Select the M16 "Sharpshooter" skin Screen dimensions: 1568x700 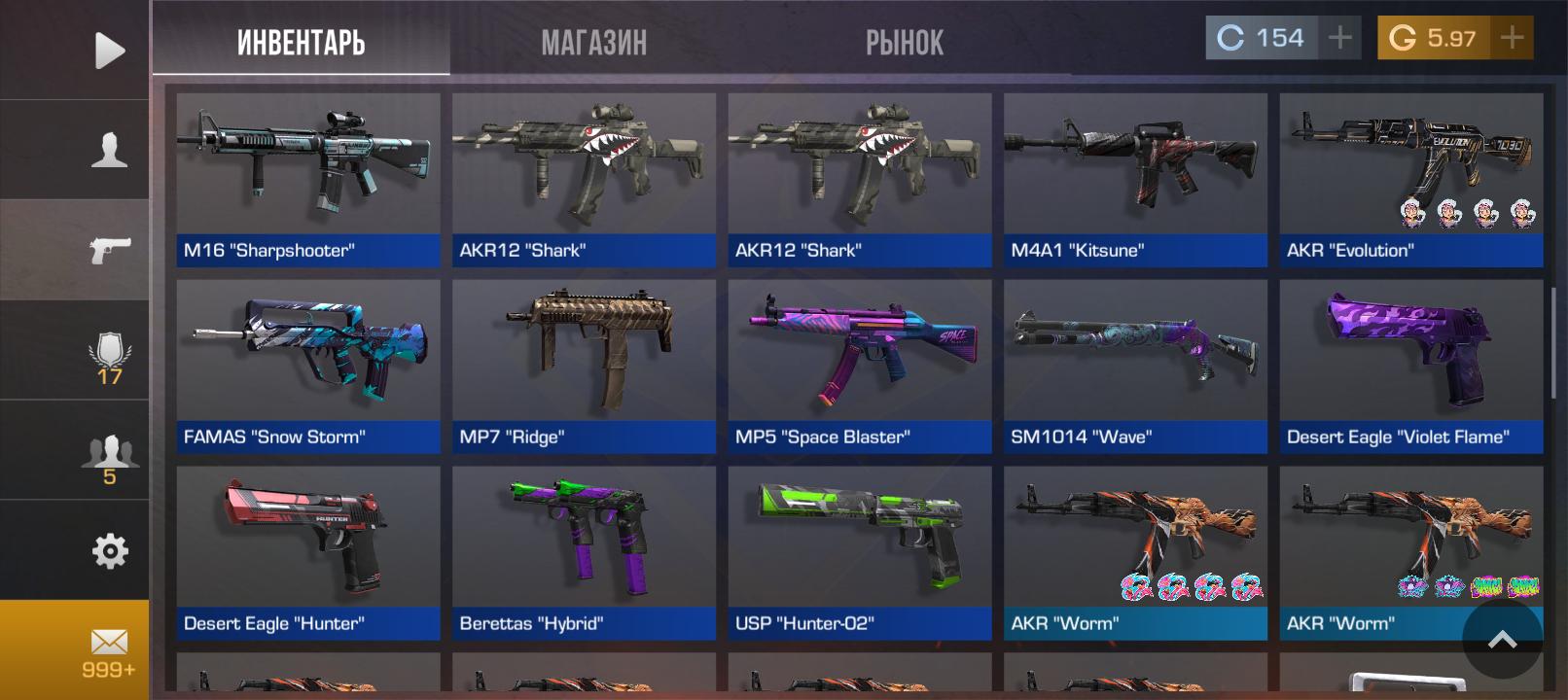307,180
